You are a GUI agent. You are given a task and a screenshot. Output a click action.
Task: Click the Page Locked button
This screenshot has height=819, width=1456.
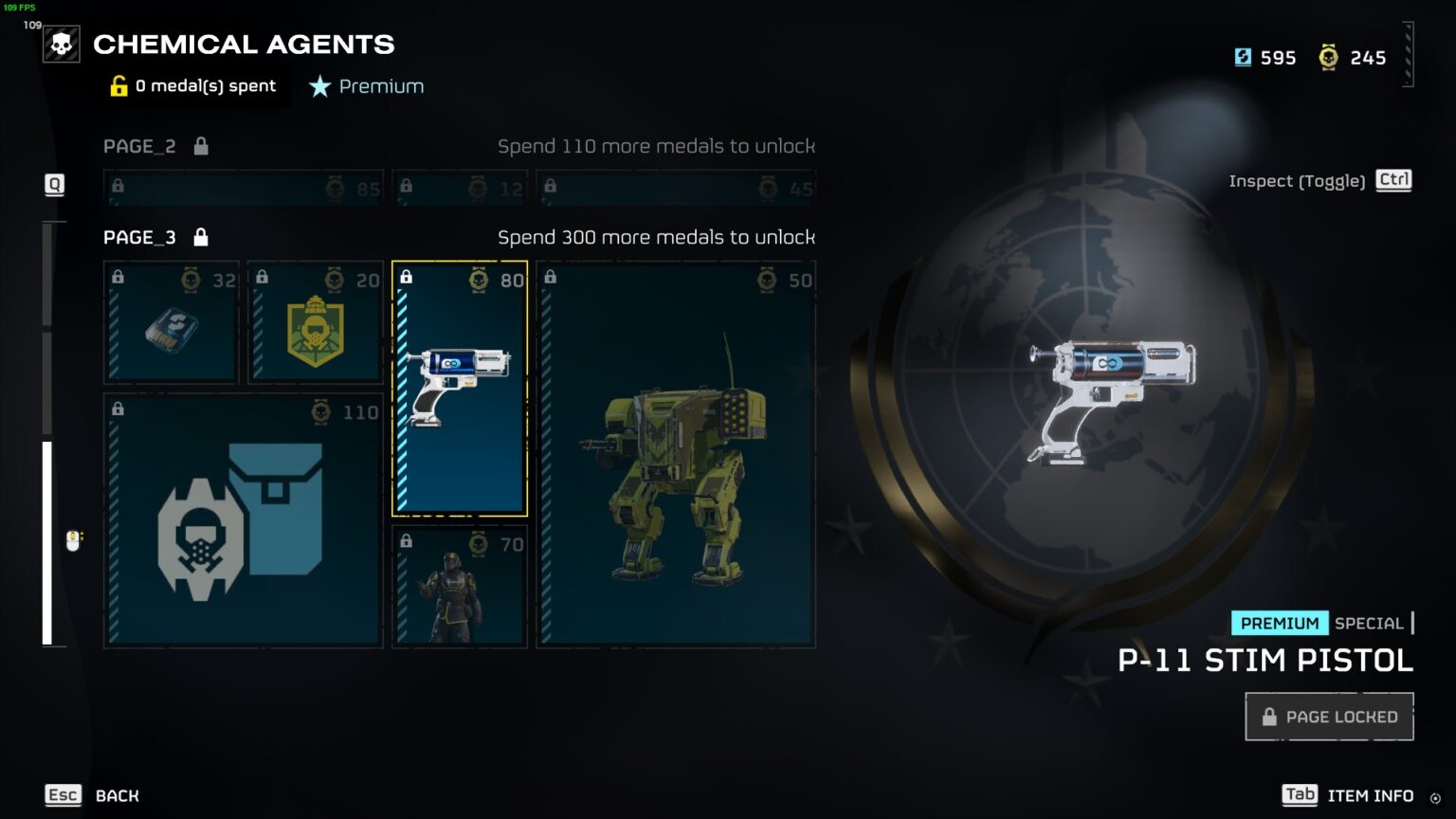click(x=1329, y=717)
